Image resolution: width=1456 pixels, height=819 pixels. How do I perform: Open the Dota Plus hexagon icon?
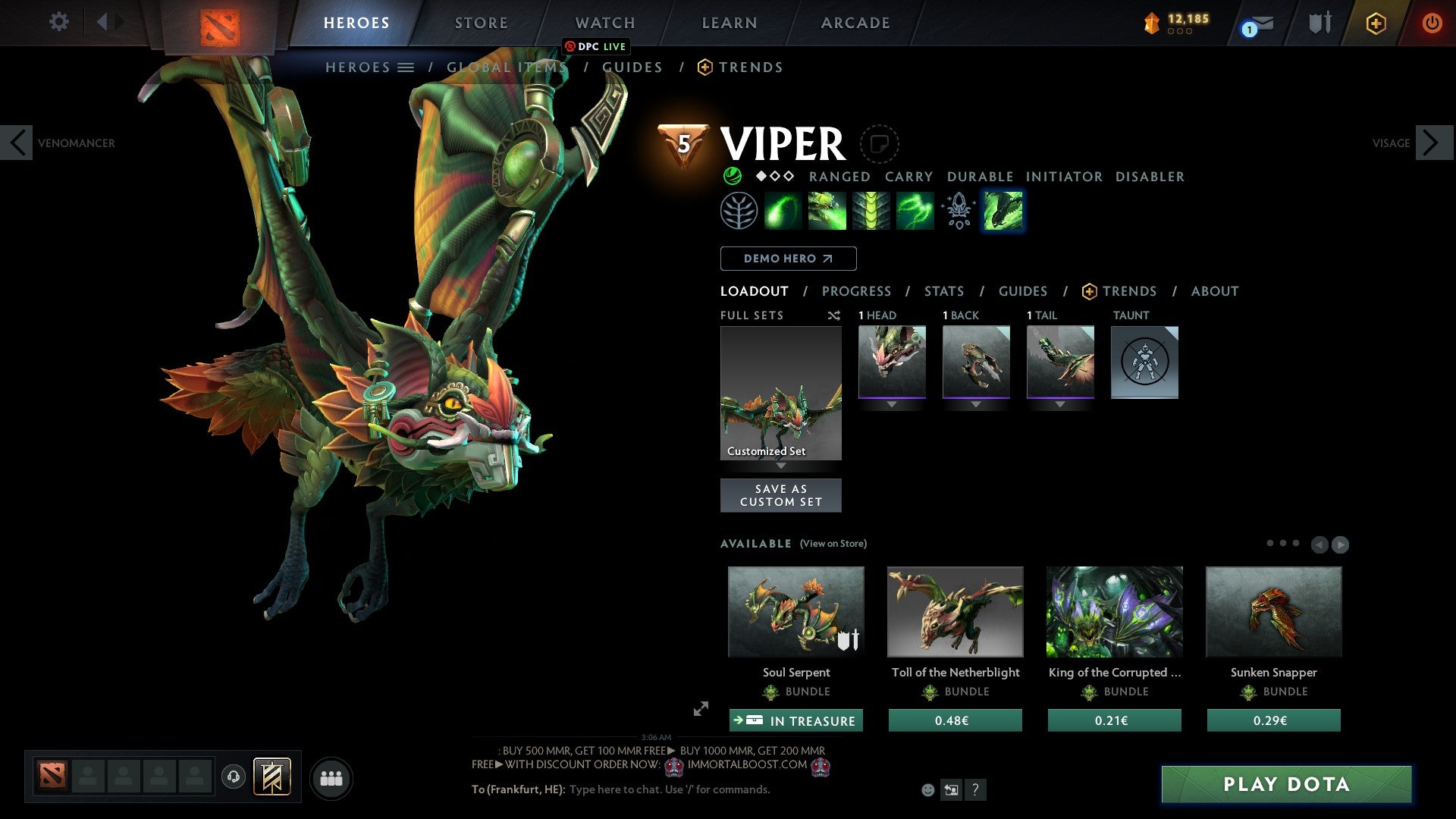click(1375, 23)
